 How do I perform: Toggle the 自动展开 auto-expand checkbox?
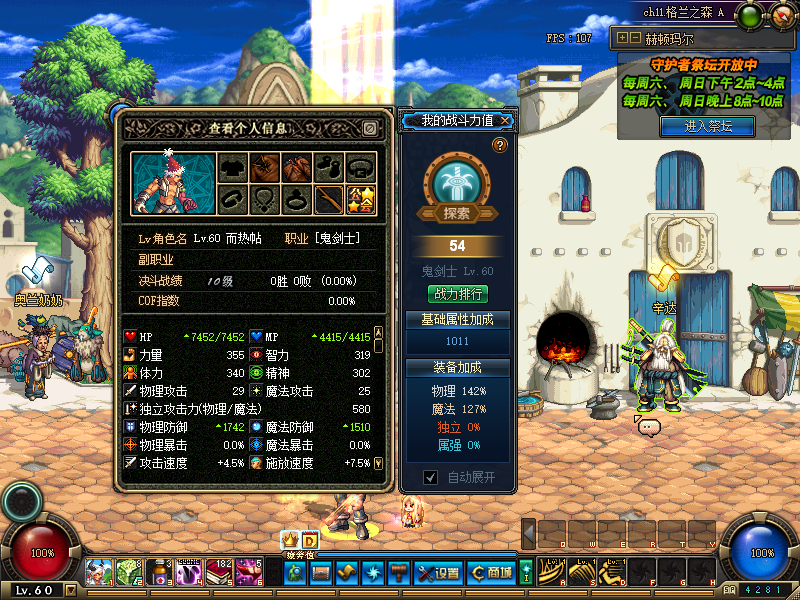click(430, 477)
